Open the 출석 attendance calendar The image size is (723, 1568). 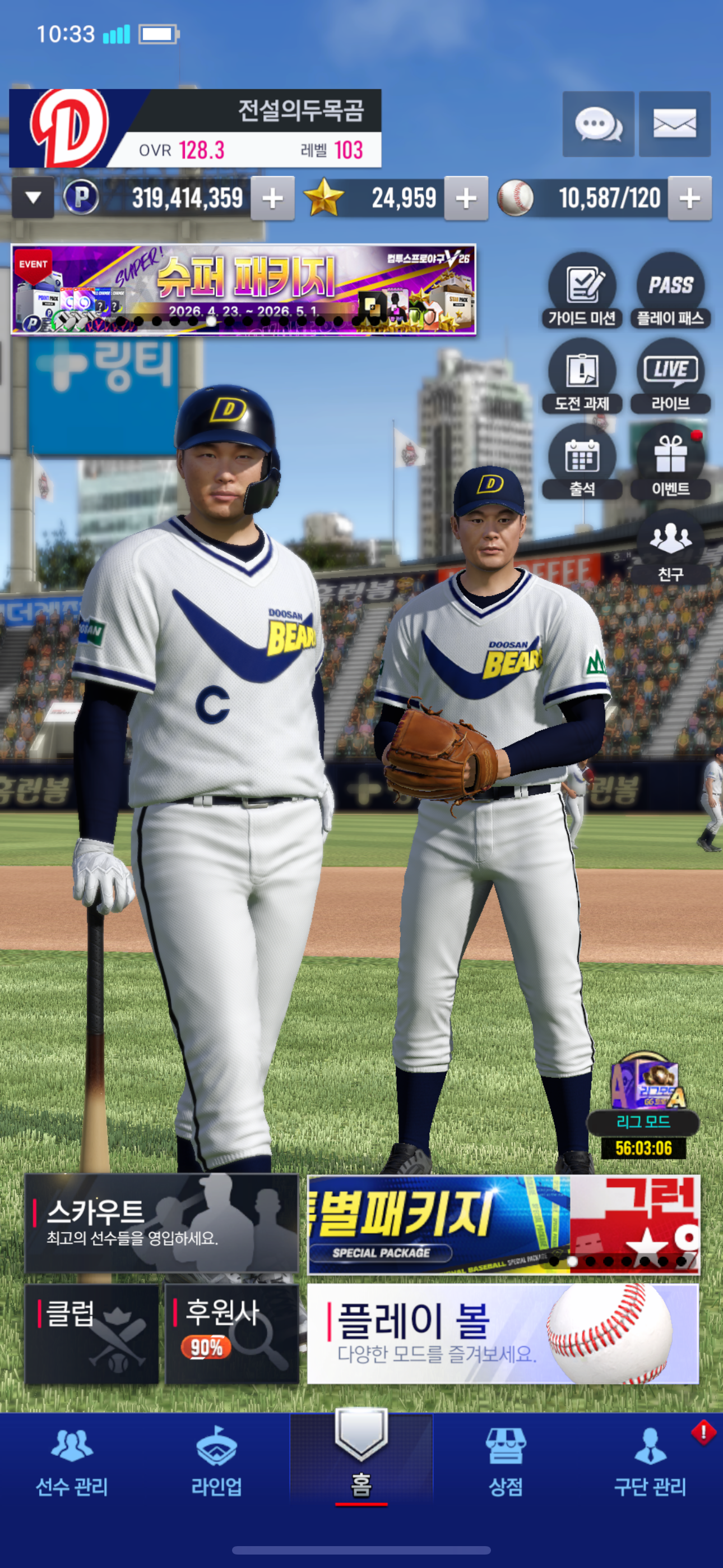(582, 462)
